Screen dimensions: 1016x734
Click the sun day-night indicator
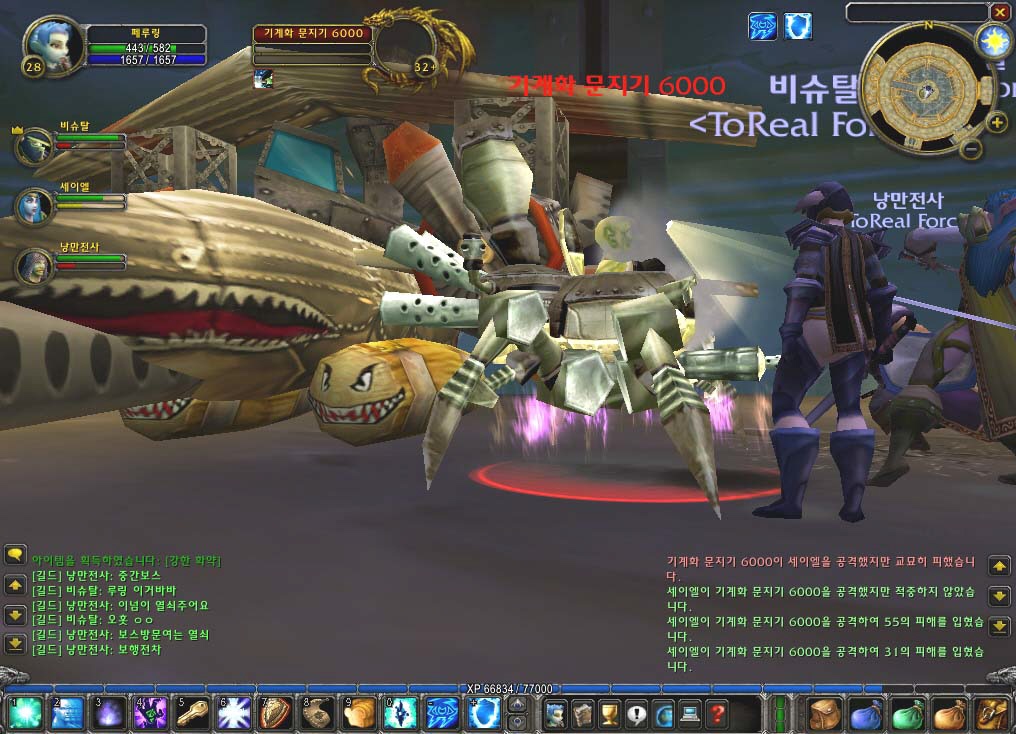pyautogui.click(x=993, y=41)
